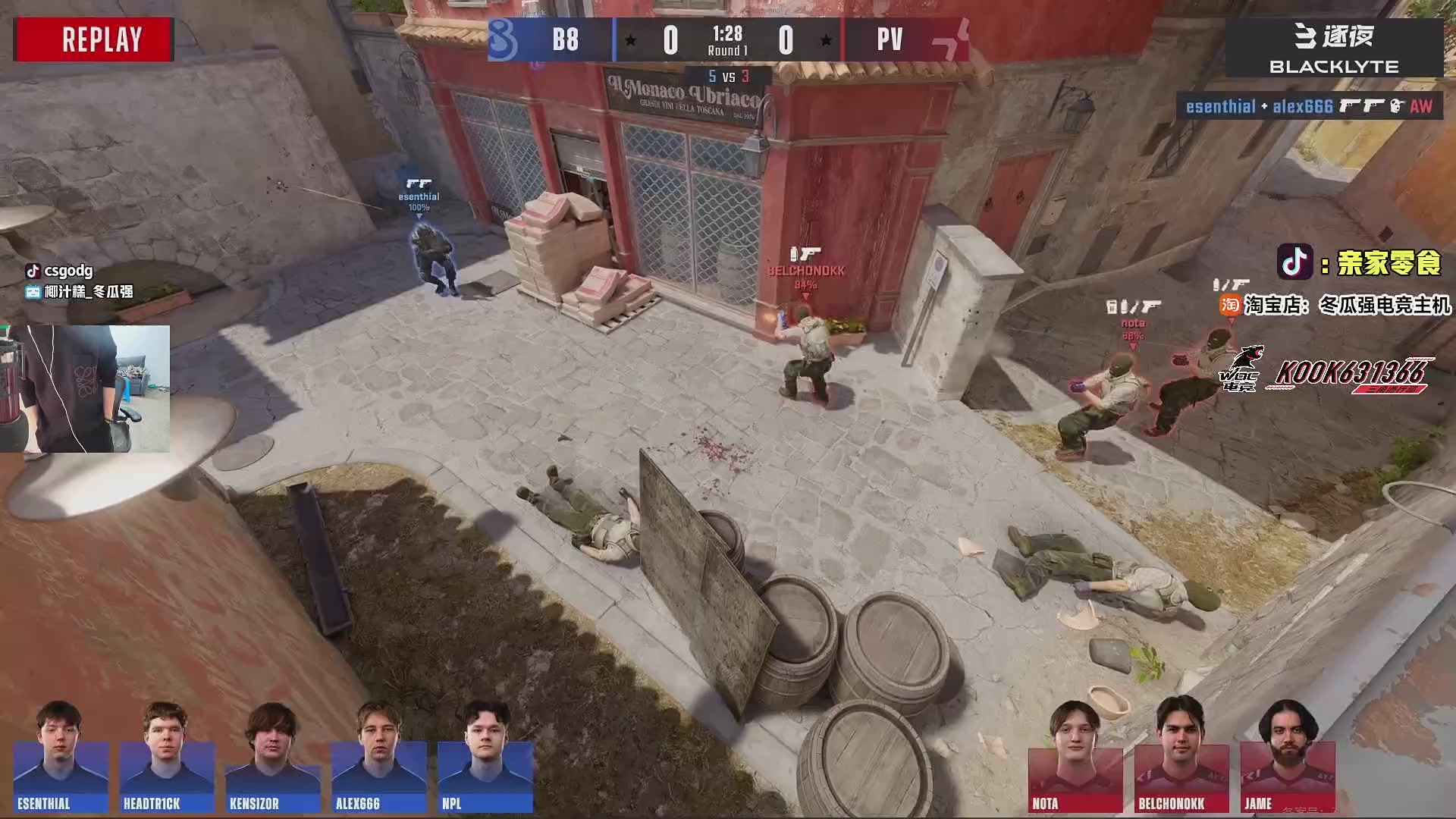
Task: Select ESENTHIAL's player portrait card
Action: point(61,757)
